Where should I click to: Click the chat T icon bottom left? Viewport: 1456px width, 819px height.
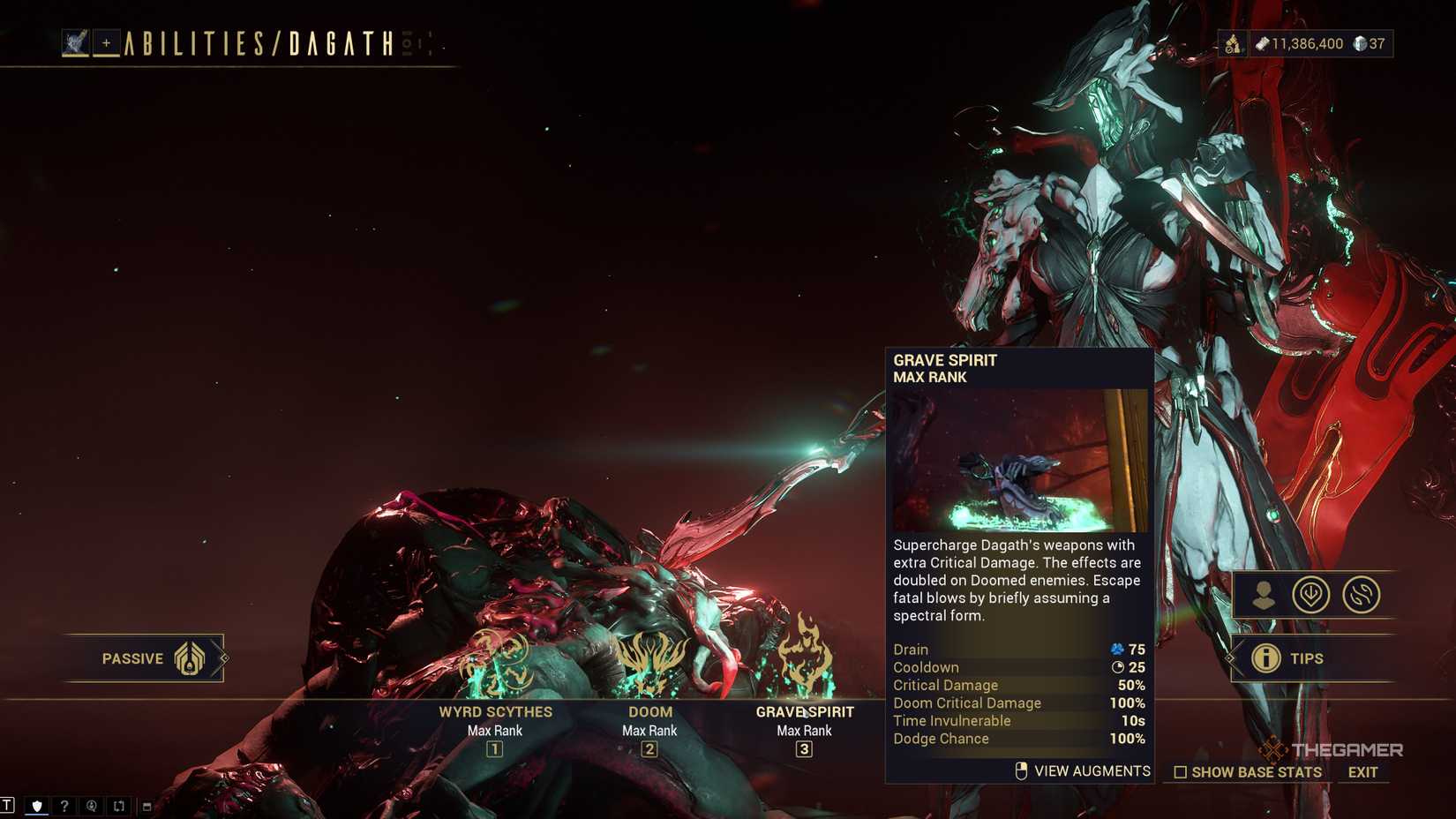pyautogui.click(x=9, y=804)
